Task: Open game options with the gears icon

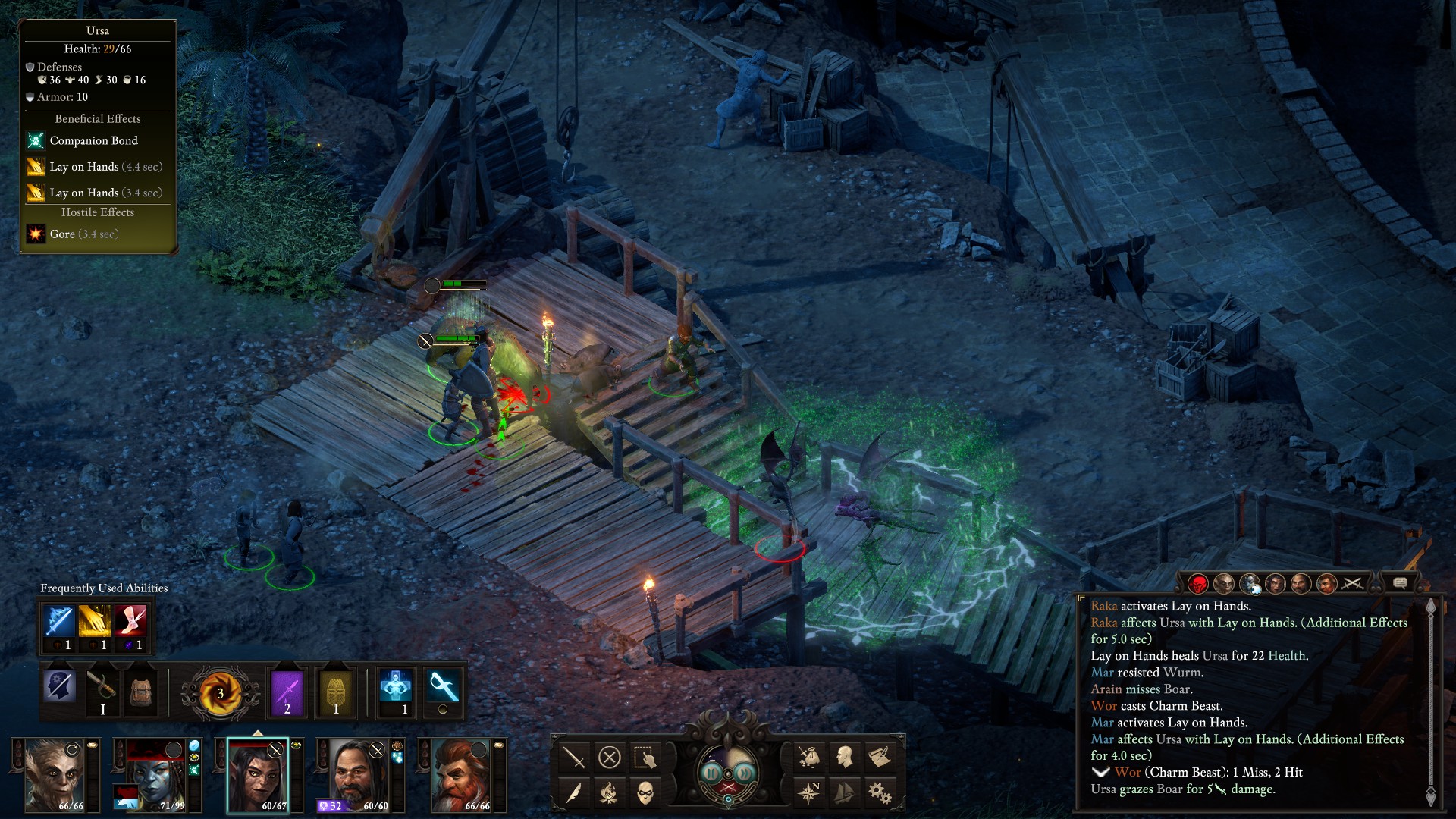Action: click(880, 793)
